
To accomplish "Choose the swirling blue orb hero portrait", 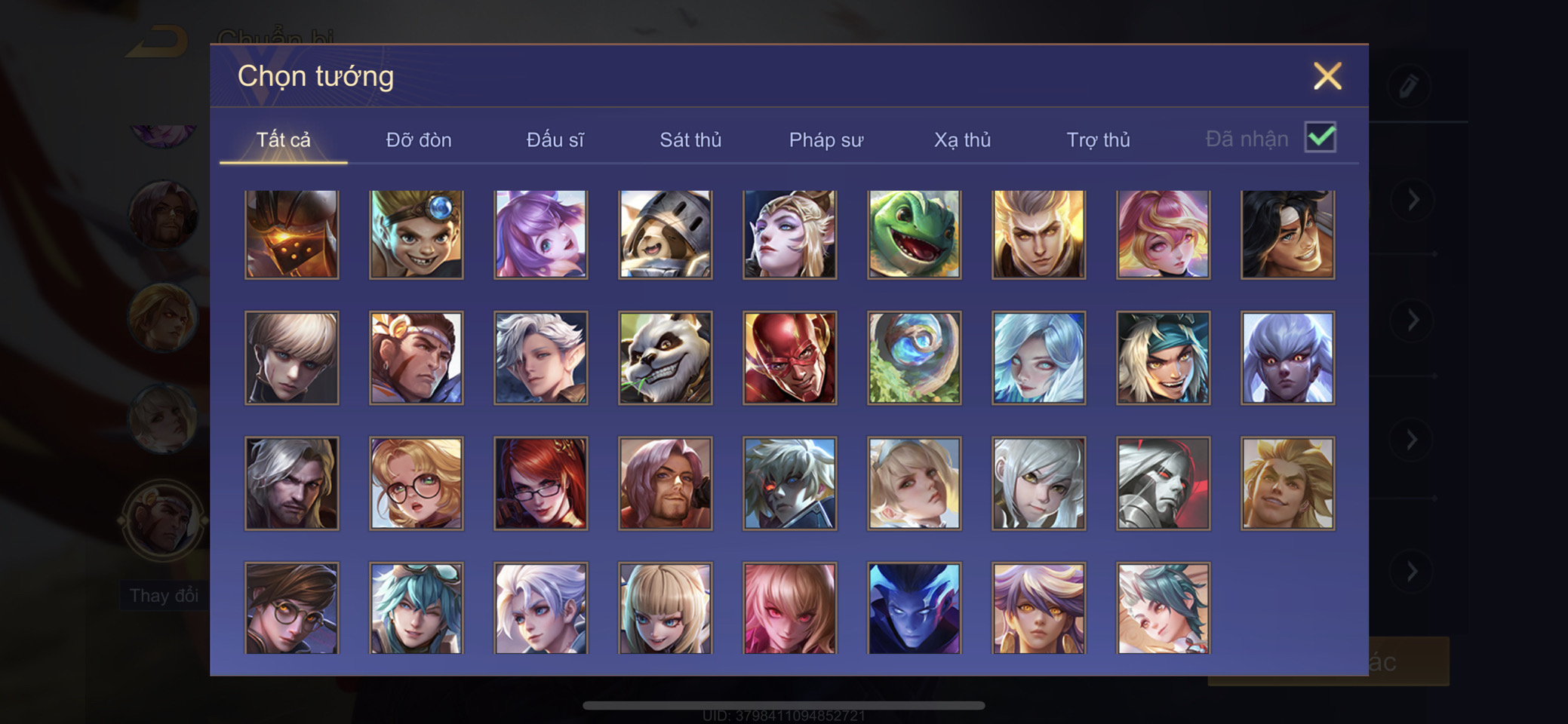I will (914, 358).
